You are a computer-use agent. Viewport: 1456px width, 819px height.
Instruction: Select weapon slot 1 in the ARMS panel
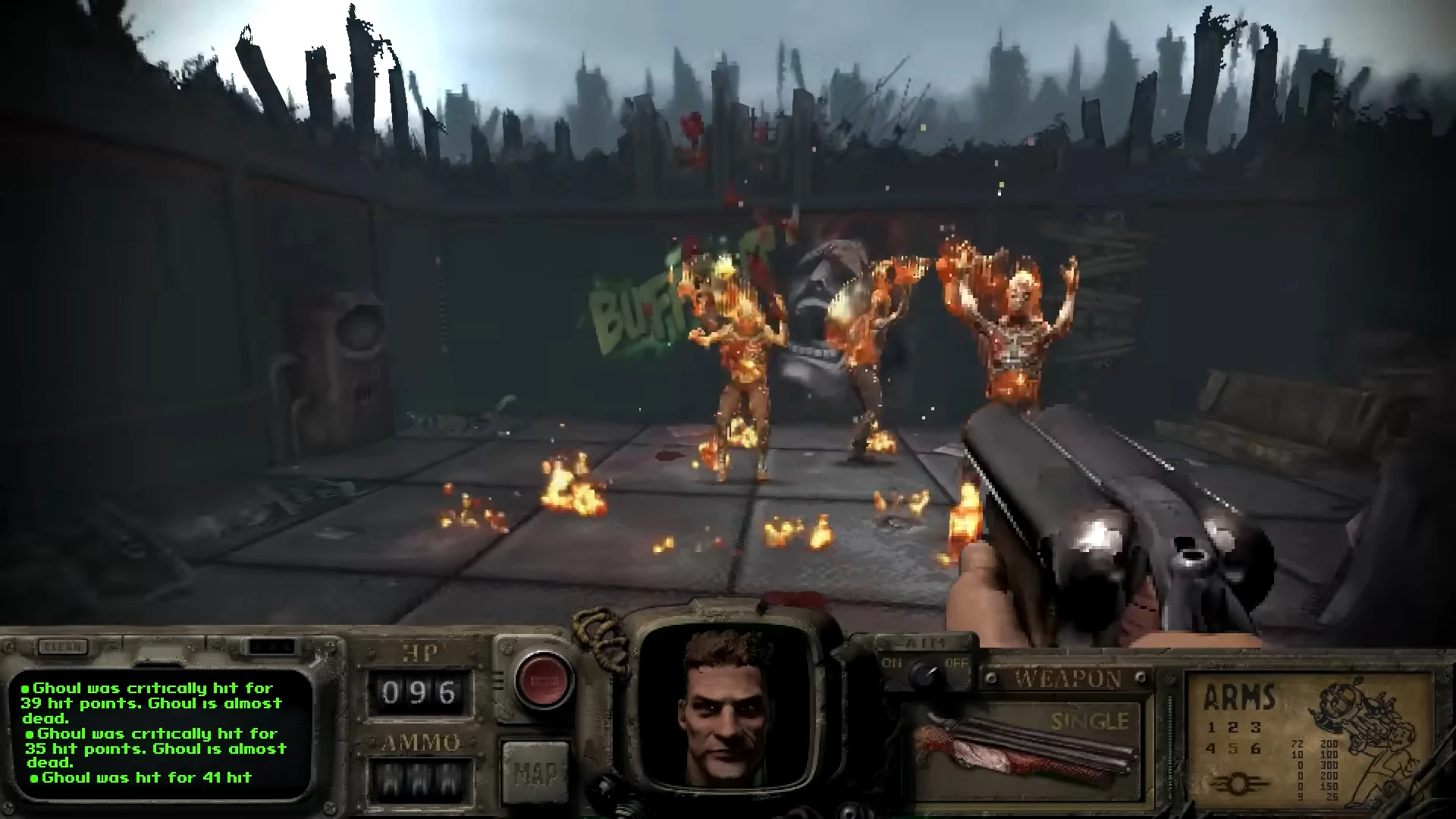point(1211,728)
